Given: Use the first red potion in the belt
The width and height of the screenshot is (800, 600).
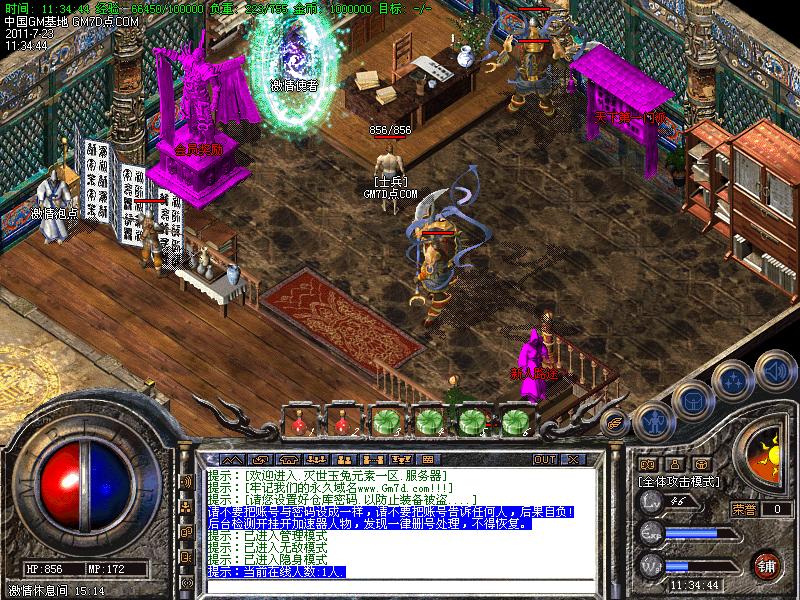Looking at the screenshot, I should [x=300, y=420].
